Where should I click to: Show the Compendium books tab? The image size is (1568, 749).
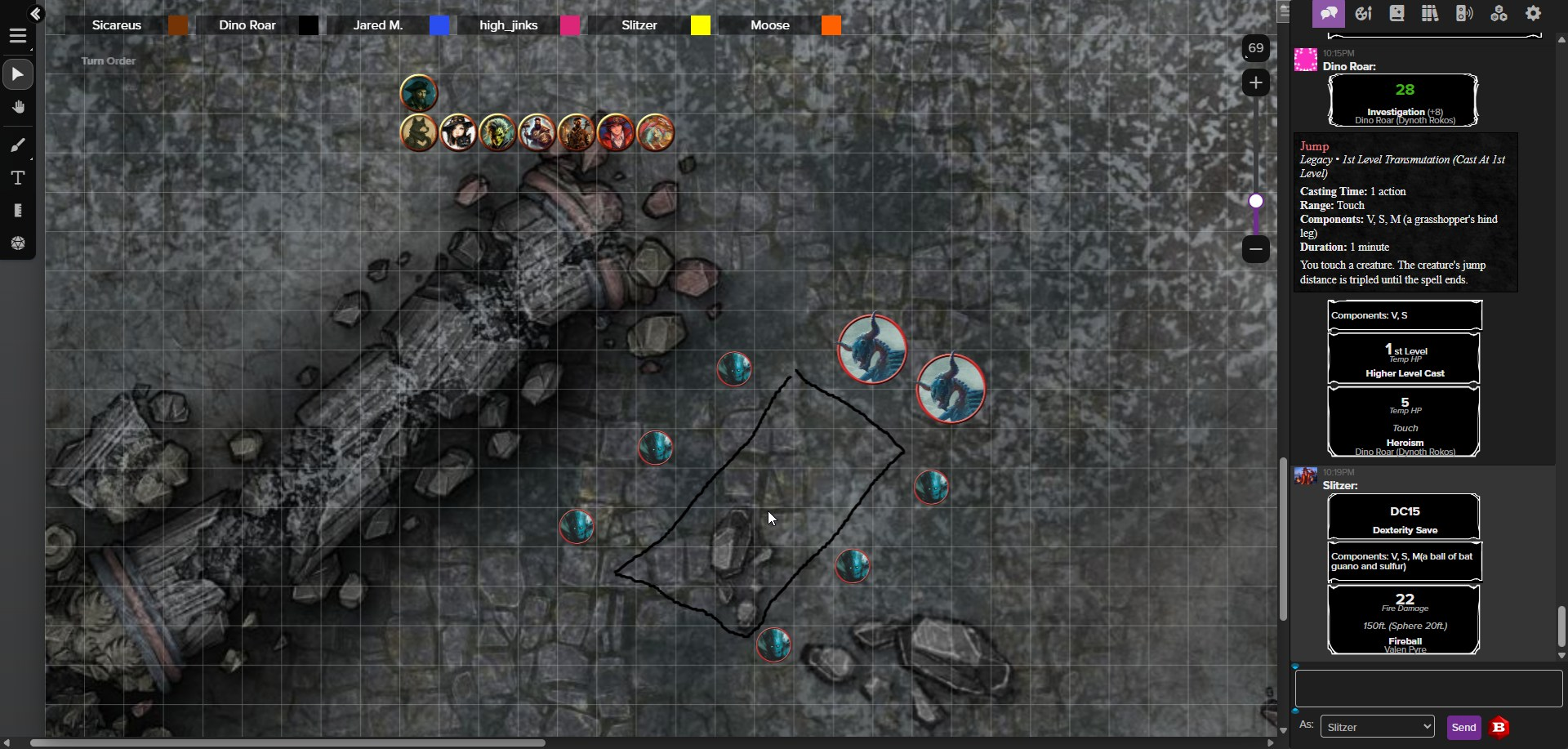click(x=1430, y=13)
